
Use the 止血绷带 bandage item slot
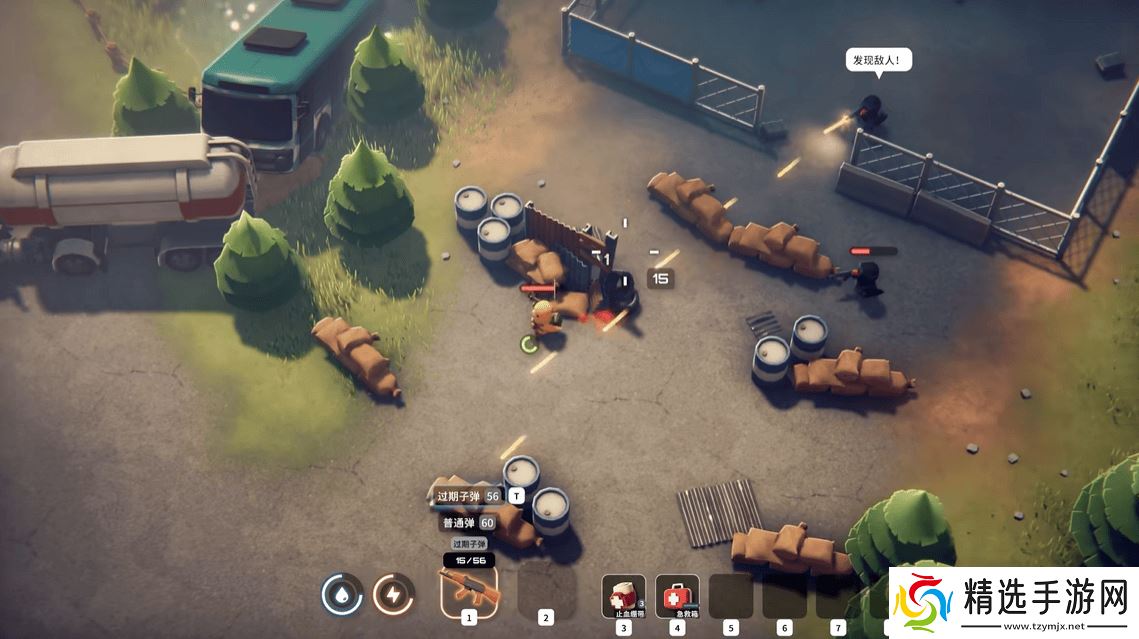(x=623, y=595)
